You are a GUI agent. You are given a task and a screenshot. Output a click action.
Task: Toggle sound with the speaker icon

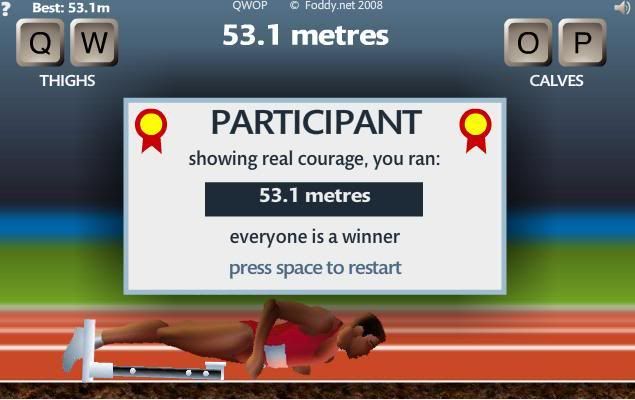622,7
